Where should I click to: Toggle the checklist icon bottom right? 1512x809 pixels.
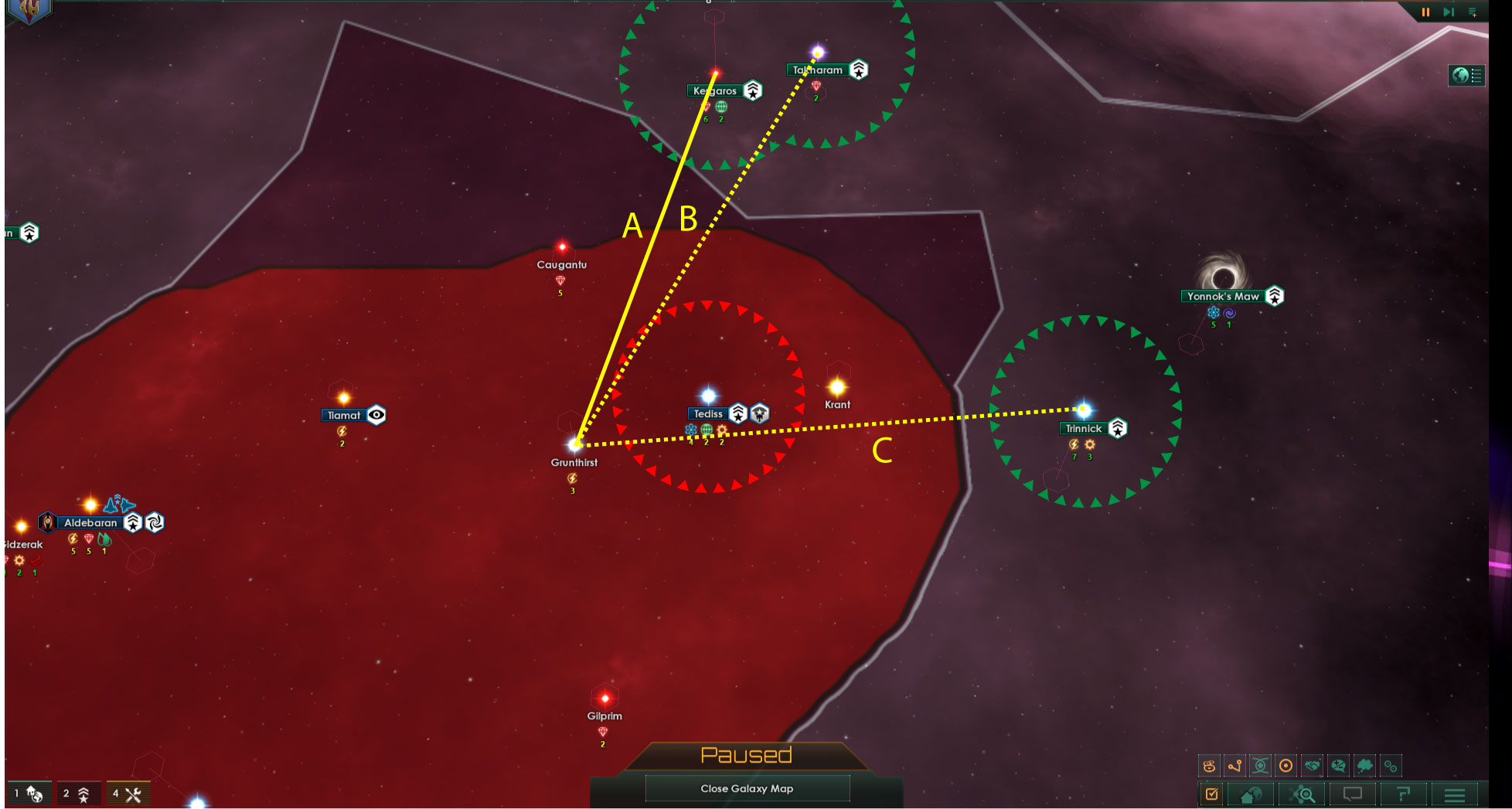click(1212, 794)
